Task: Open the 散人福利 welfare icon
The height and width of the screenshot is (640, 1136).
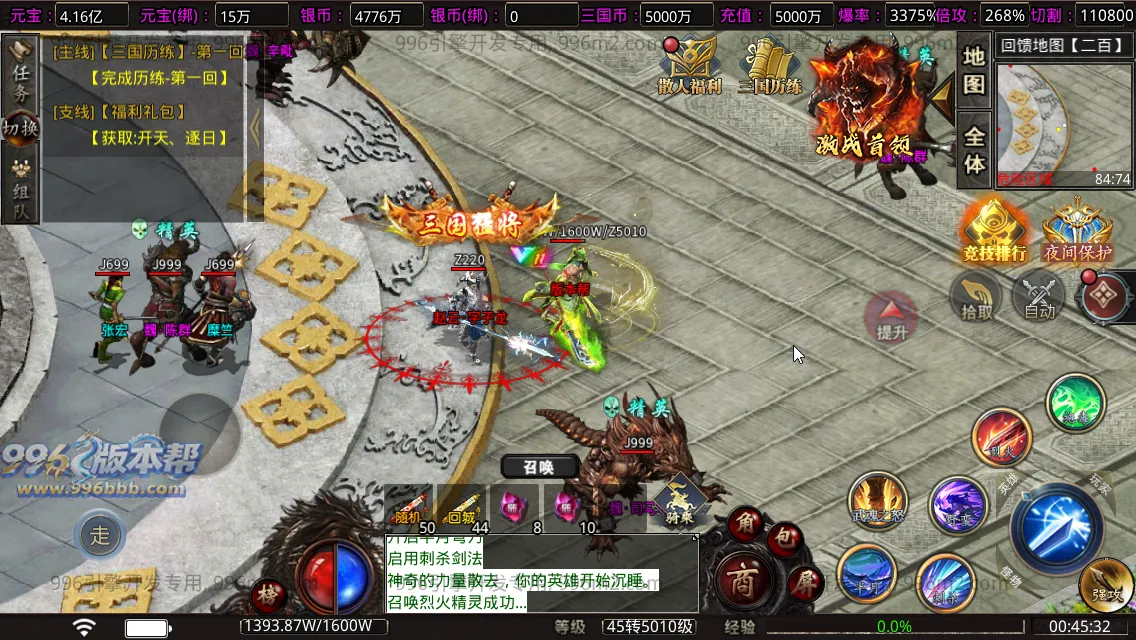Action: click(x=689, y=66)
